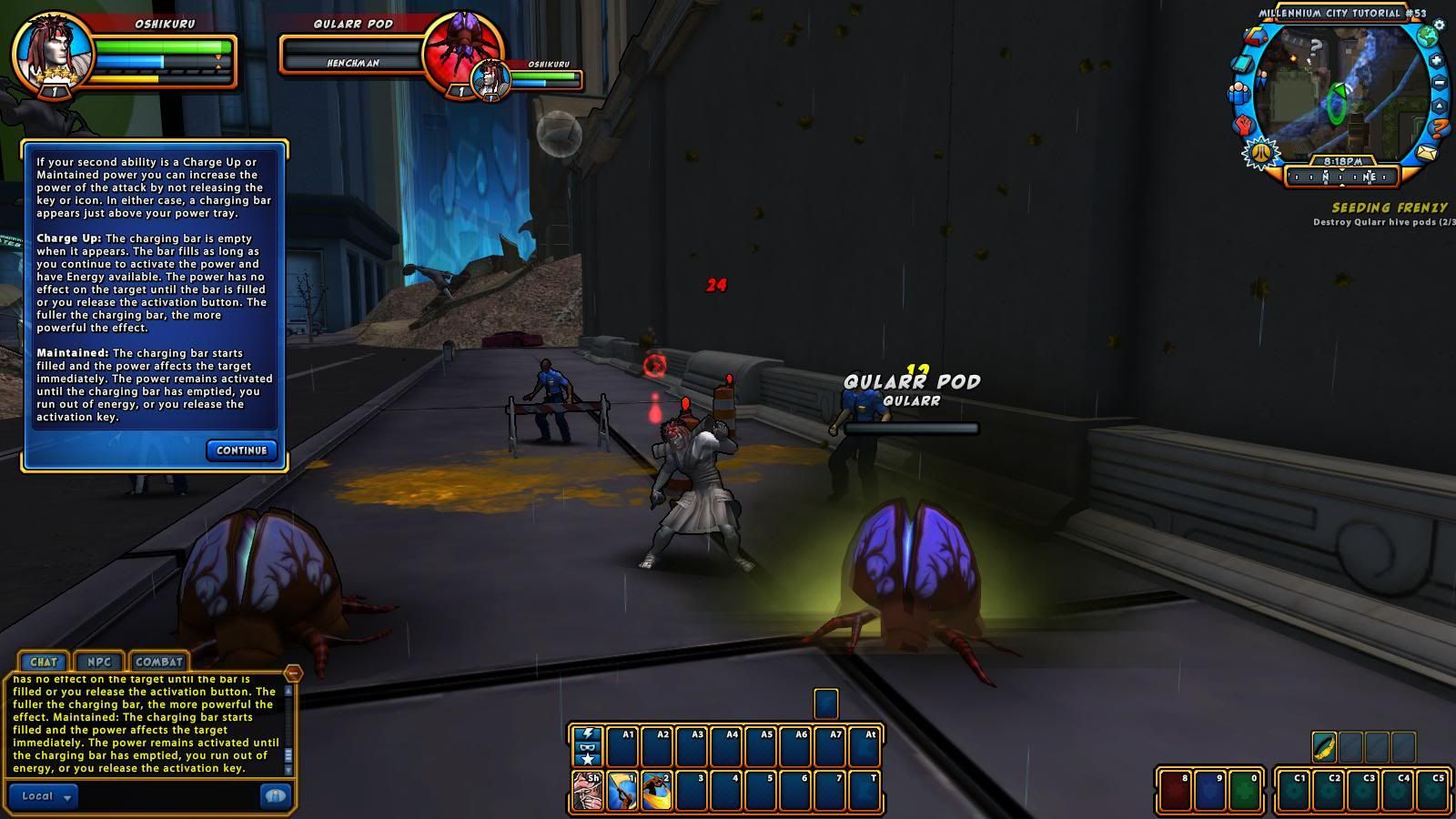Viewport: 1456px width, 819px height.
Task: Open the social menu with the people icon
Action: pyautogui.click(x=1239, y=93)
